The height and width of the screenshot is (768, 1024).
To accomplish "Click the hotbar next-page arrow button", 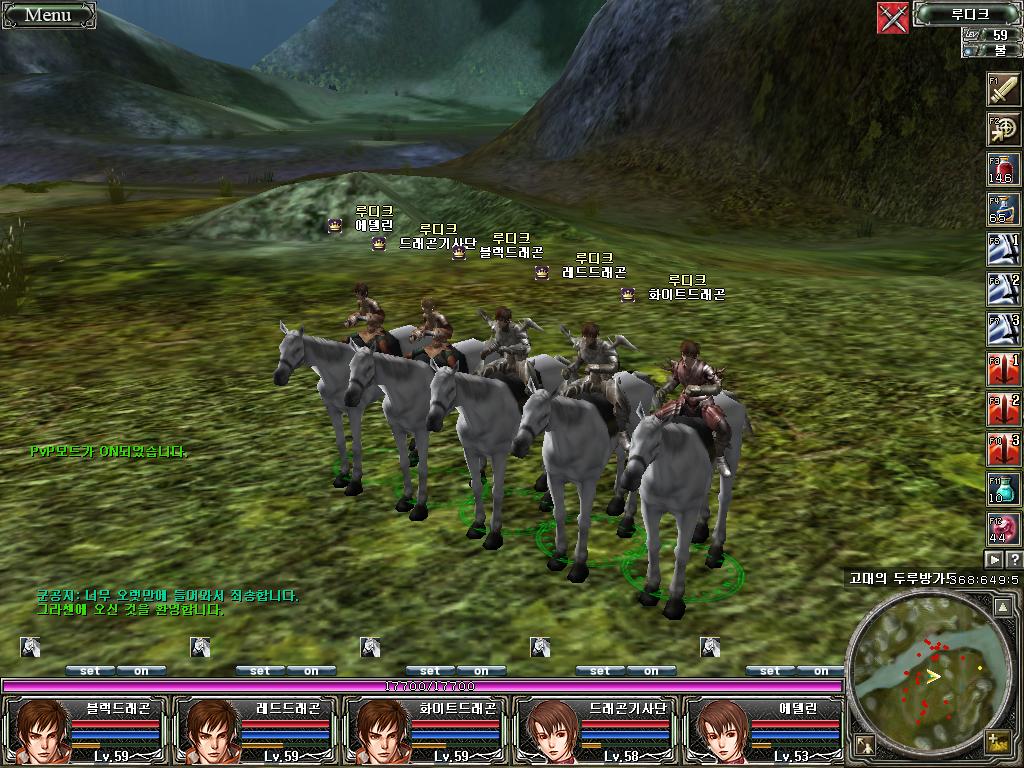I will [x=994, y=559].
